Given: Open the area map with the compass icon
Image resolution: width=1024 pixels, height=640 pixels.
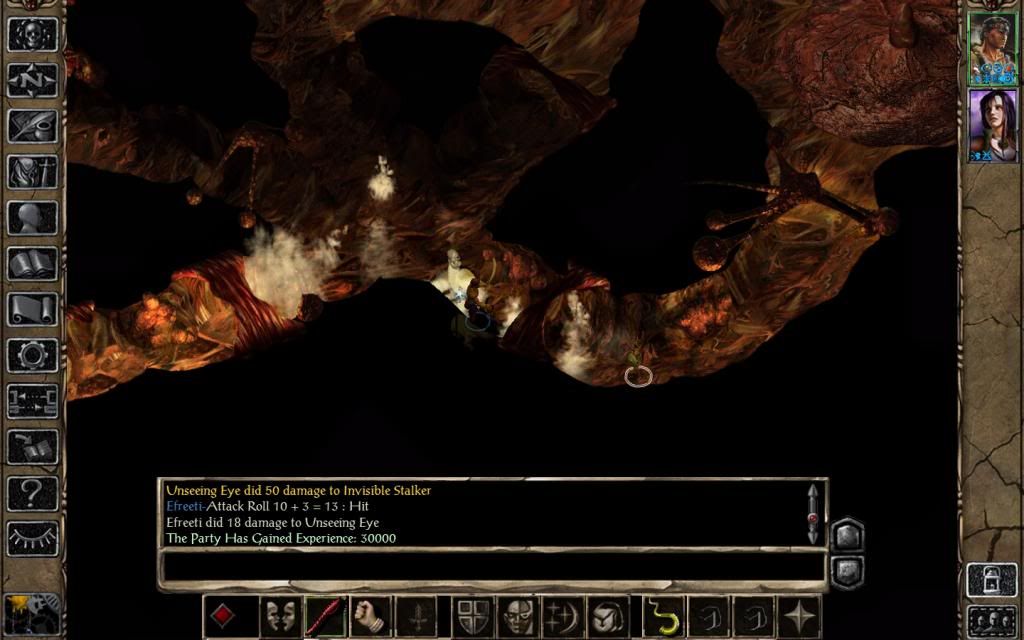Looking at the screenshot, I should pyautogui.click(x=32, y=80).
